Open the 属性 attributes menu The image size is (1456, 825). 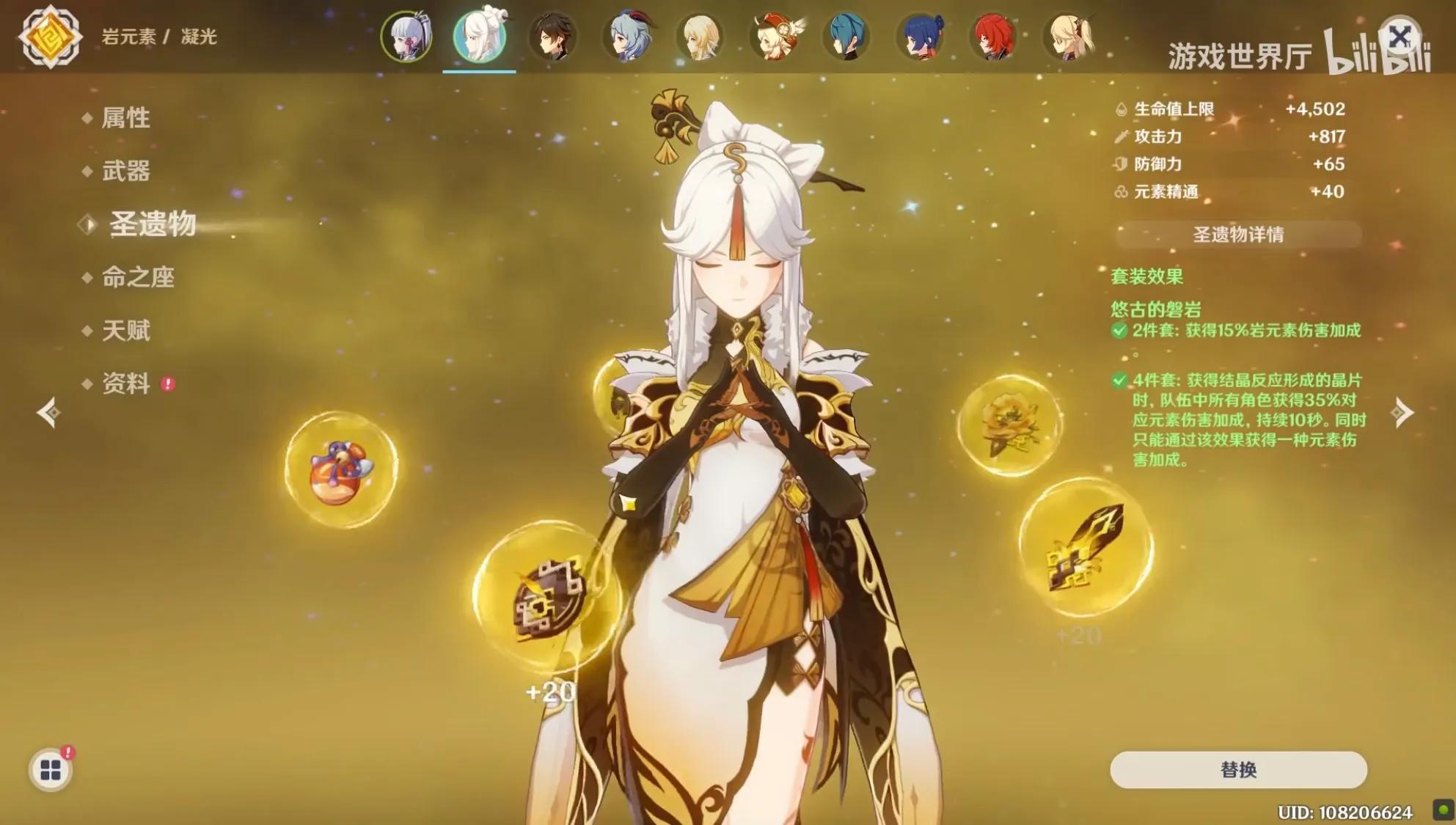(x=125, y=117)
